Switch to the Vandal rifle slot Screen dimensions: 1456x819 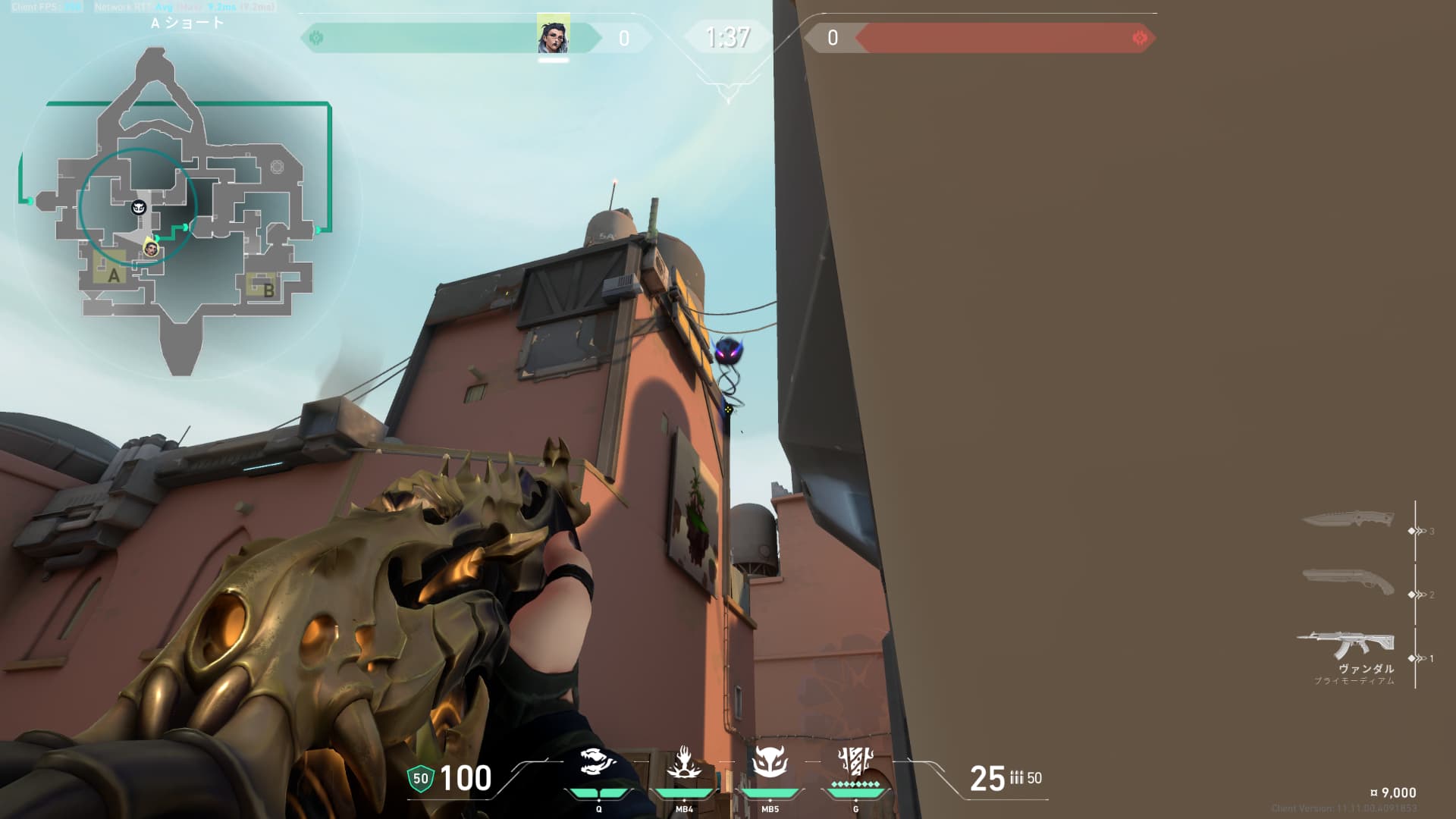coord(1346,645)
